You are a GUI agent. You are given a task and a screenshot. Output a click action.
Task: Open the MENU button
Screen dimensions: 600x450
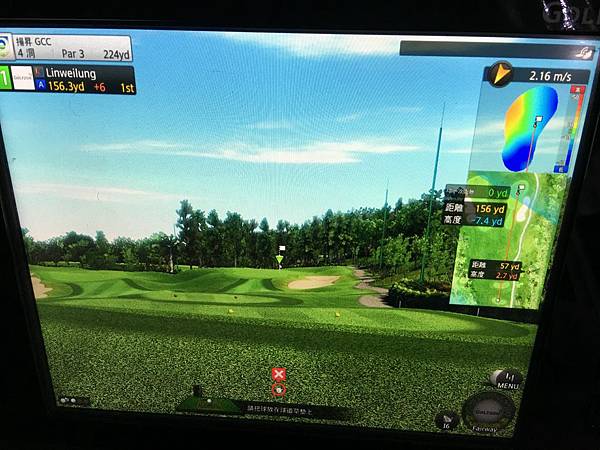tap(506, 381)
